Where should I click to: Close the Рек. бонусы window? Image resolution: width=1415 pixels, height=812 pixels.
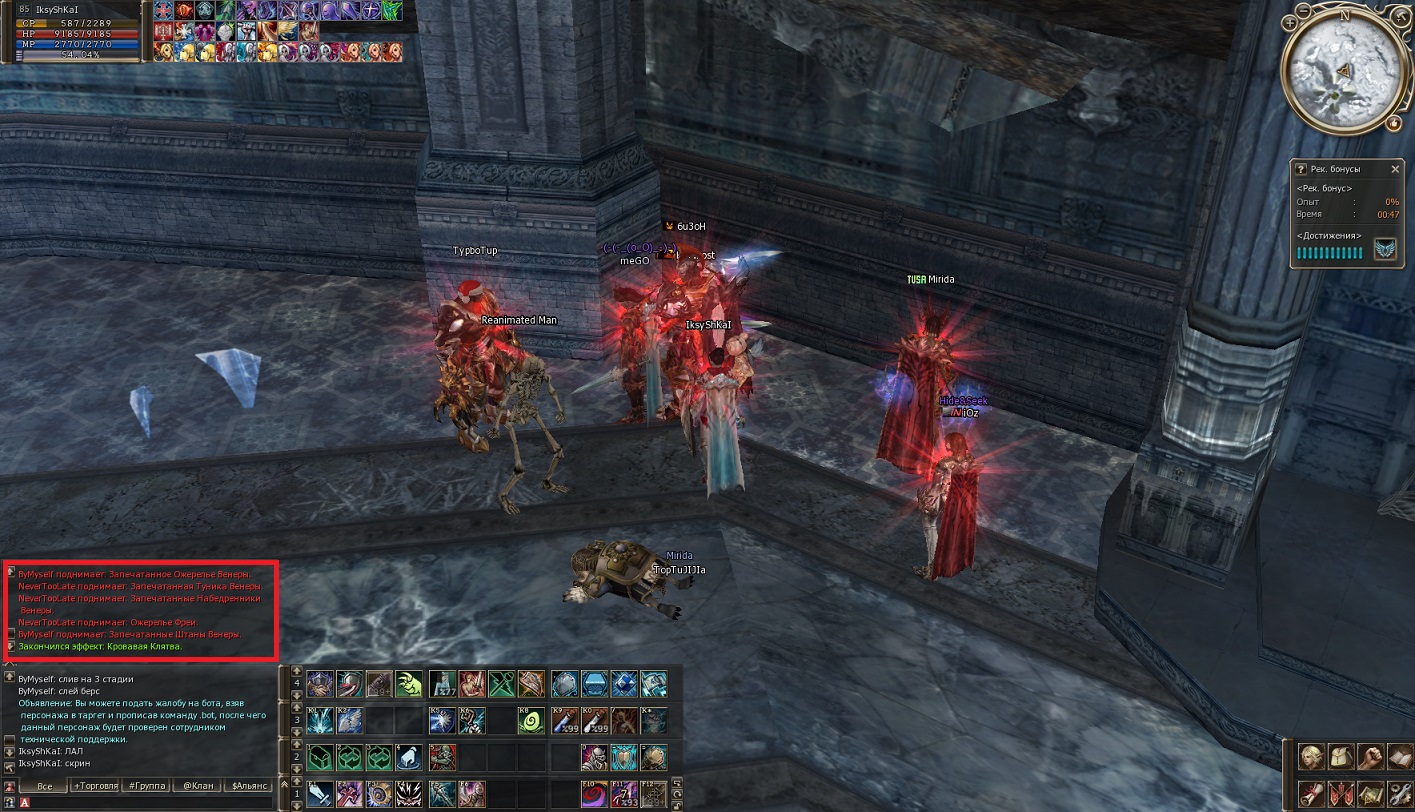(x=1395, y=169)
